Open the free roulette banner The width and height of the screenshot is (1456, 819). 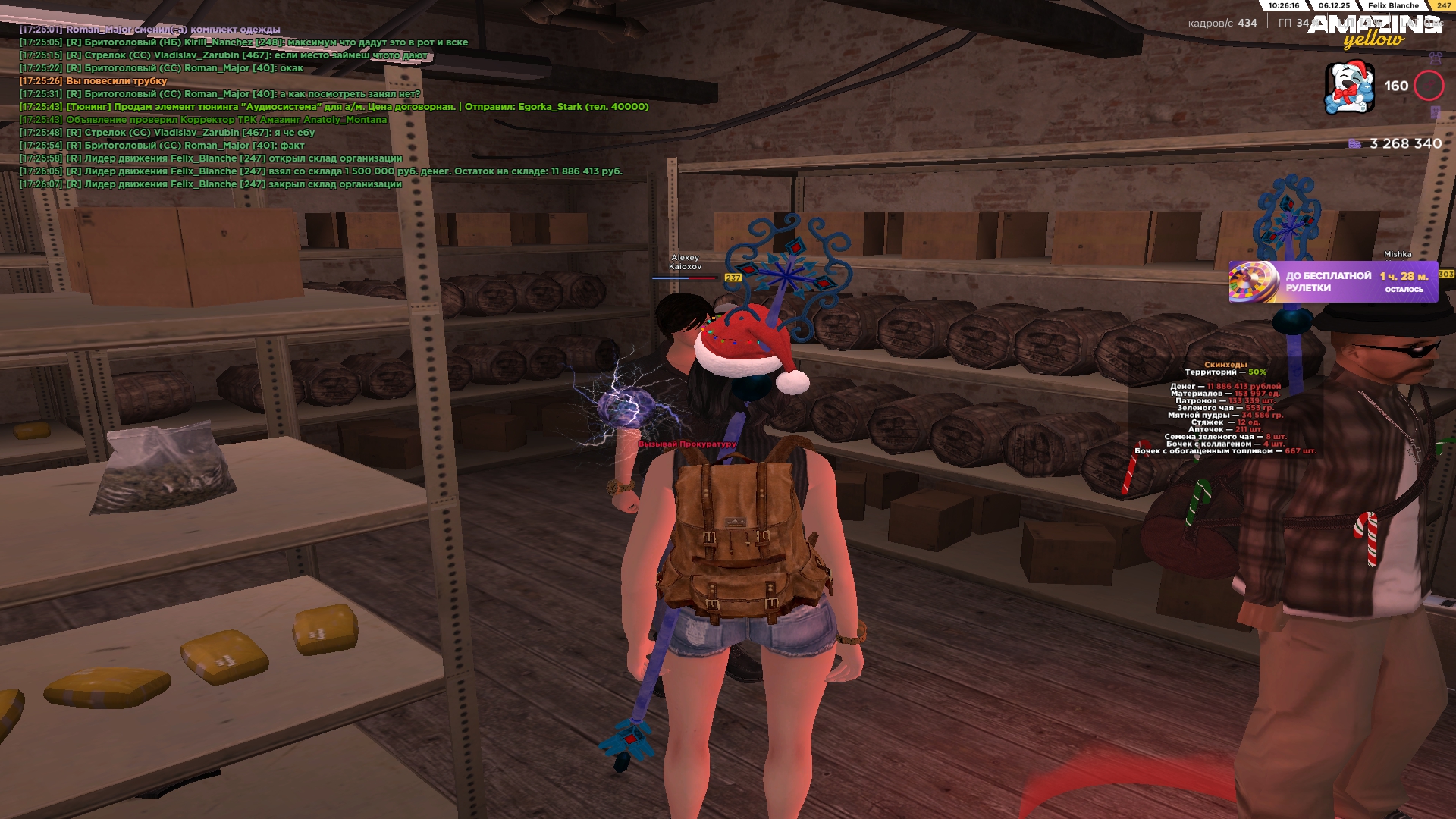[1332, 282]
